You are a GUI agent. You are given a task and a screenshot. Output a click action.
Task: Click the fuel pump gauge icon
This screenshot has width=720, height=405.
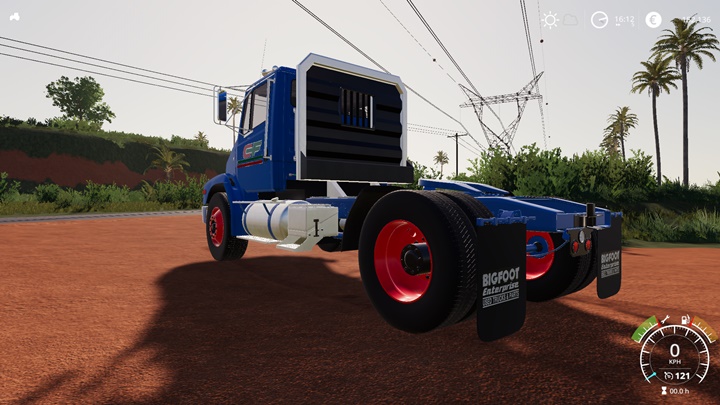[686, 319]
